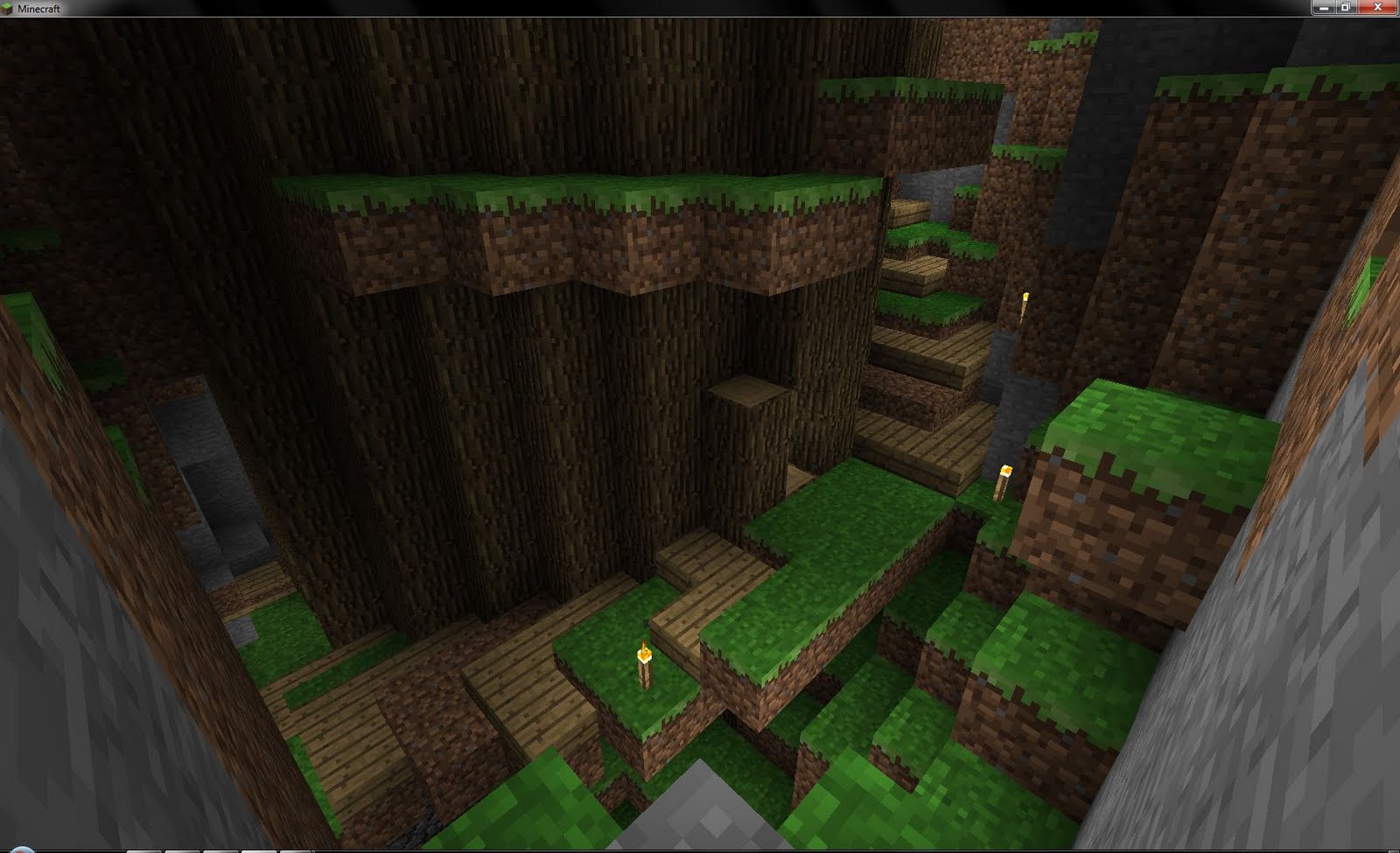The image size is (1400, 853).
Task: Minimize the Minecraft window
Action: click(x=1324, y=9)
